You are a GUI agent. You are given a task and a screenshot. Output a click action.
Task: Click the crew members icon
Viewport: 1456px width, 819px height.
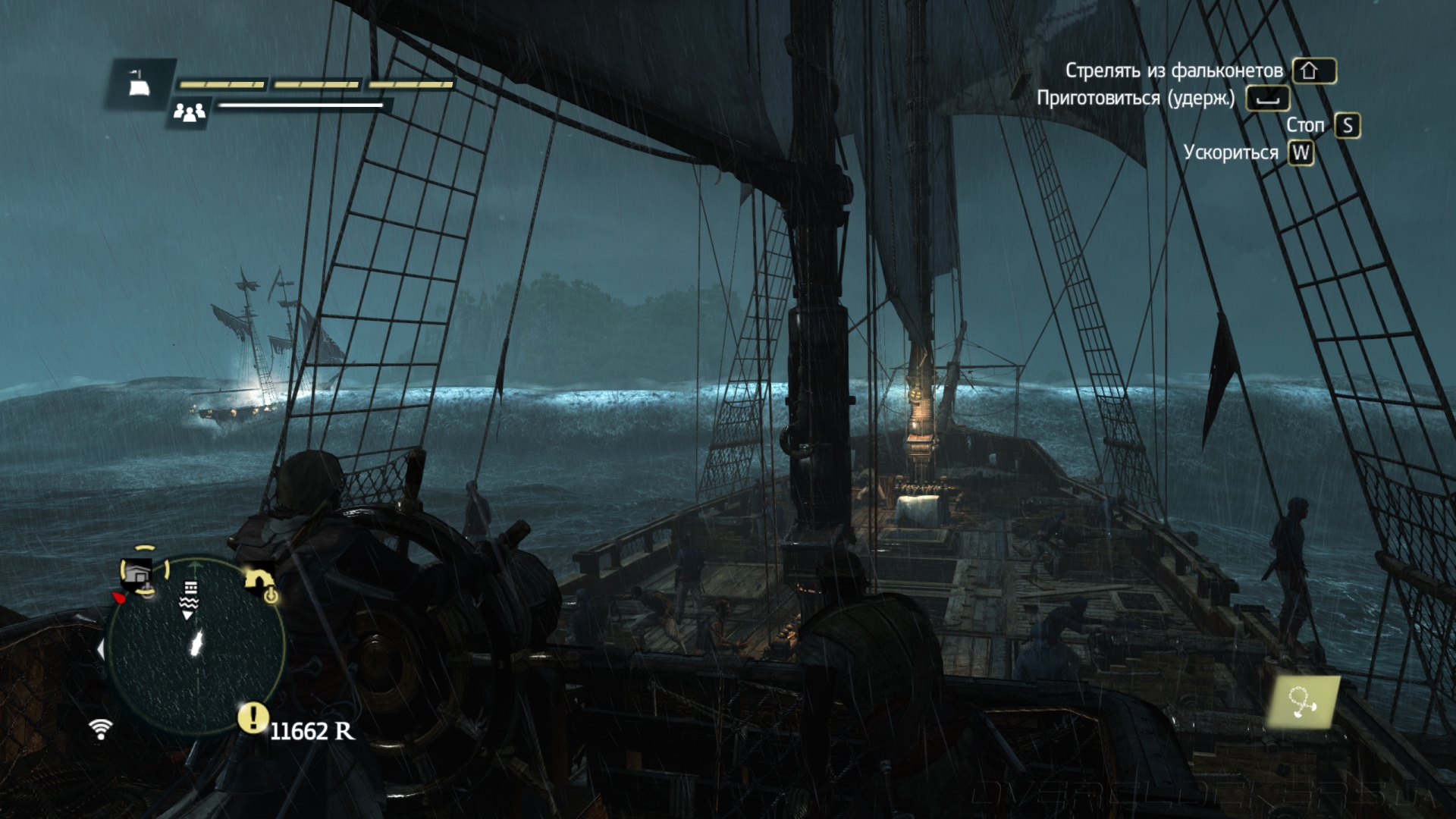tap(189, 112)
